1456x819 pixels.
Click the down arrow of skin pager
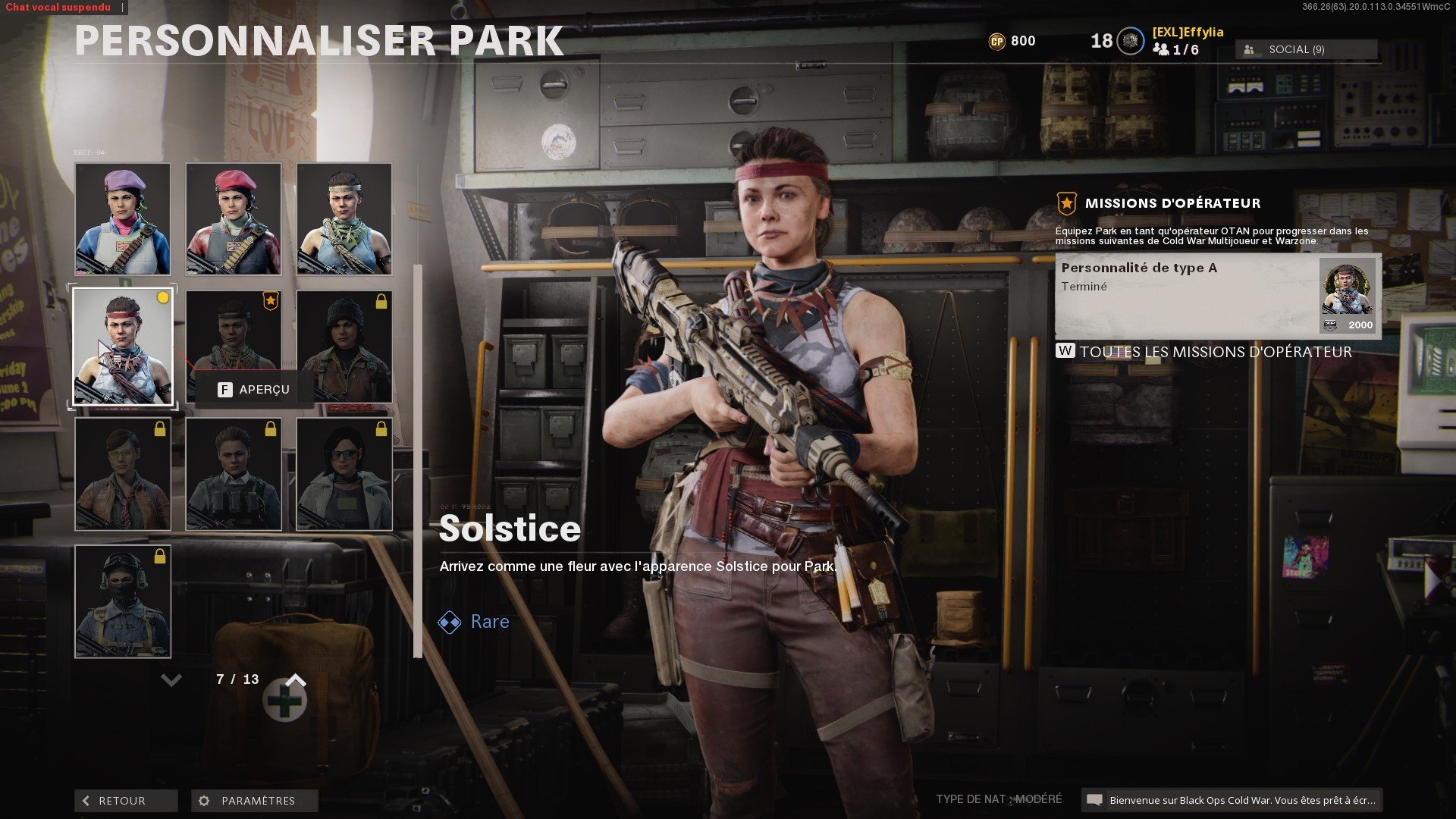pyautogui.click(x=171, y=680)
